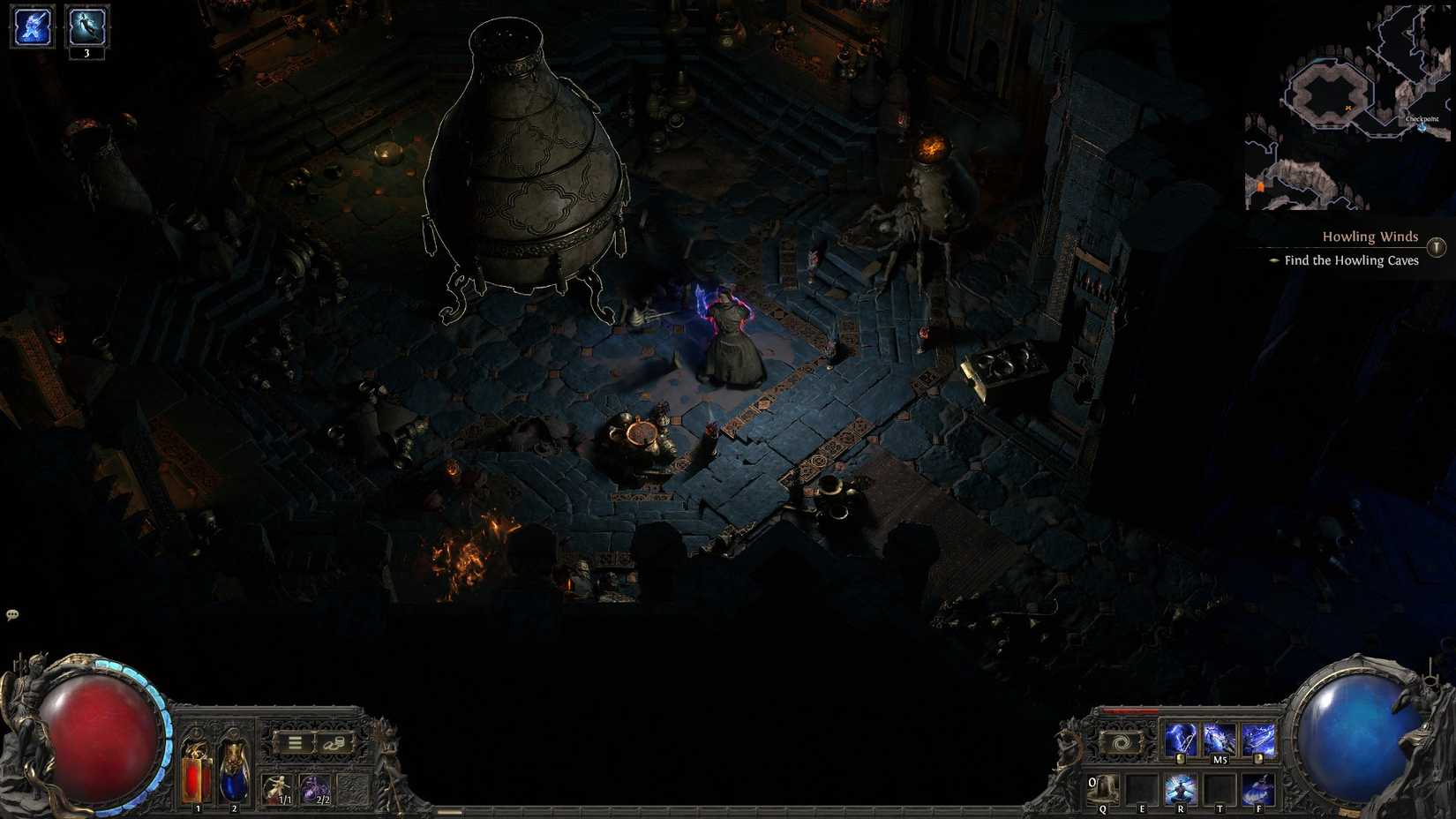
Task: Open the hamburger menu on the action bar
Action: coord(295,742)
